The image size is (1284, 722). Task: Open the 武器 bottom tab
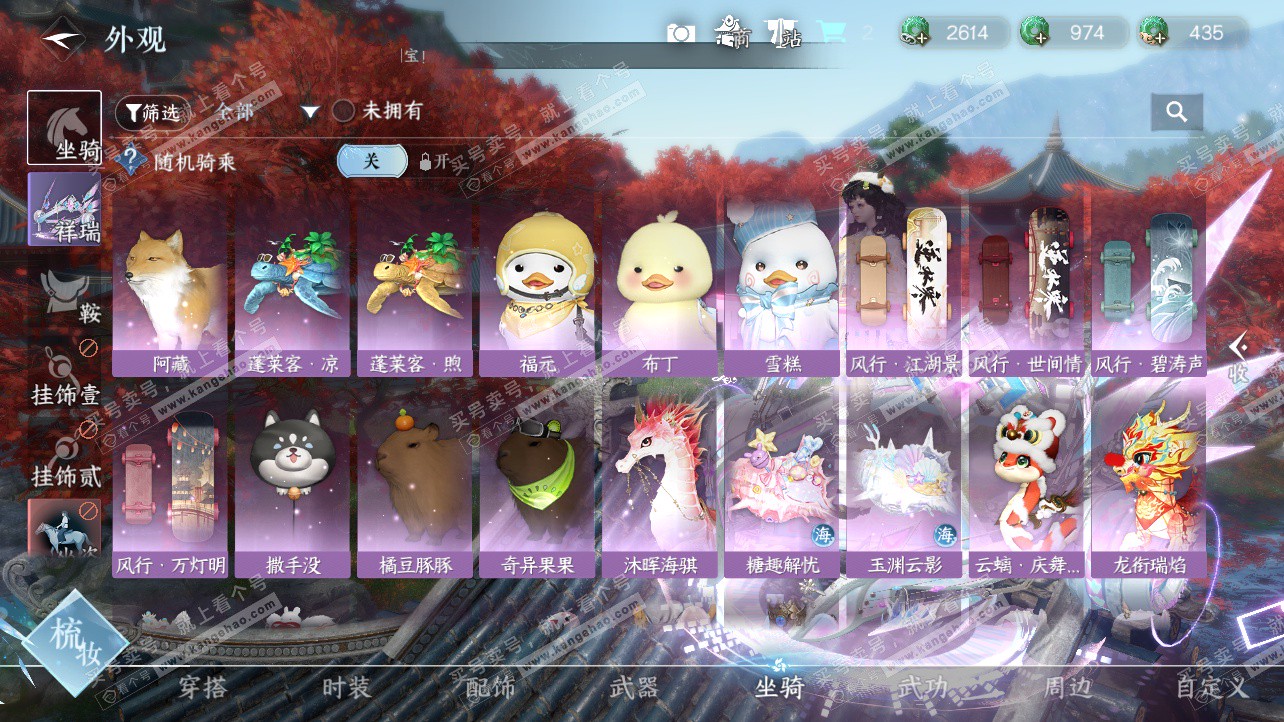pyautogui.click(x=634, y=687)
